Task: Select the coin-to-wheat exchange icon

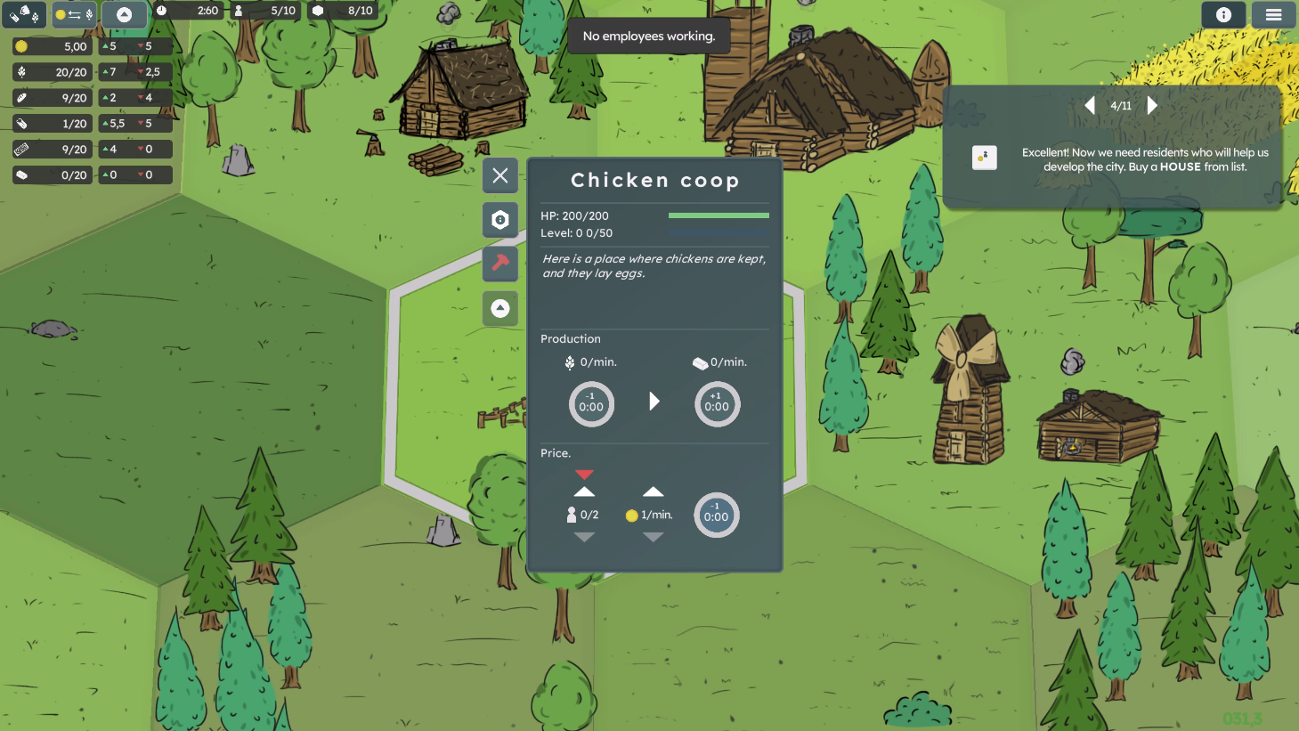Action: click(75, 14)
